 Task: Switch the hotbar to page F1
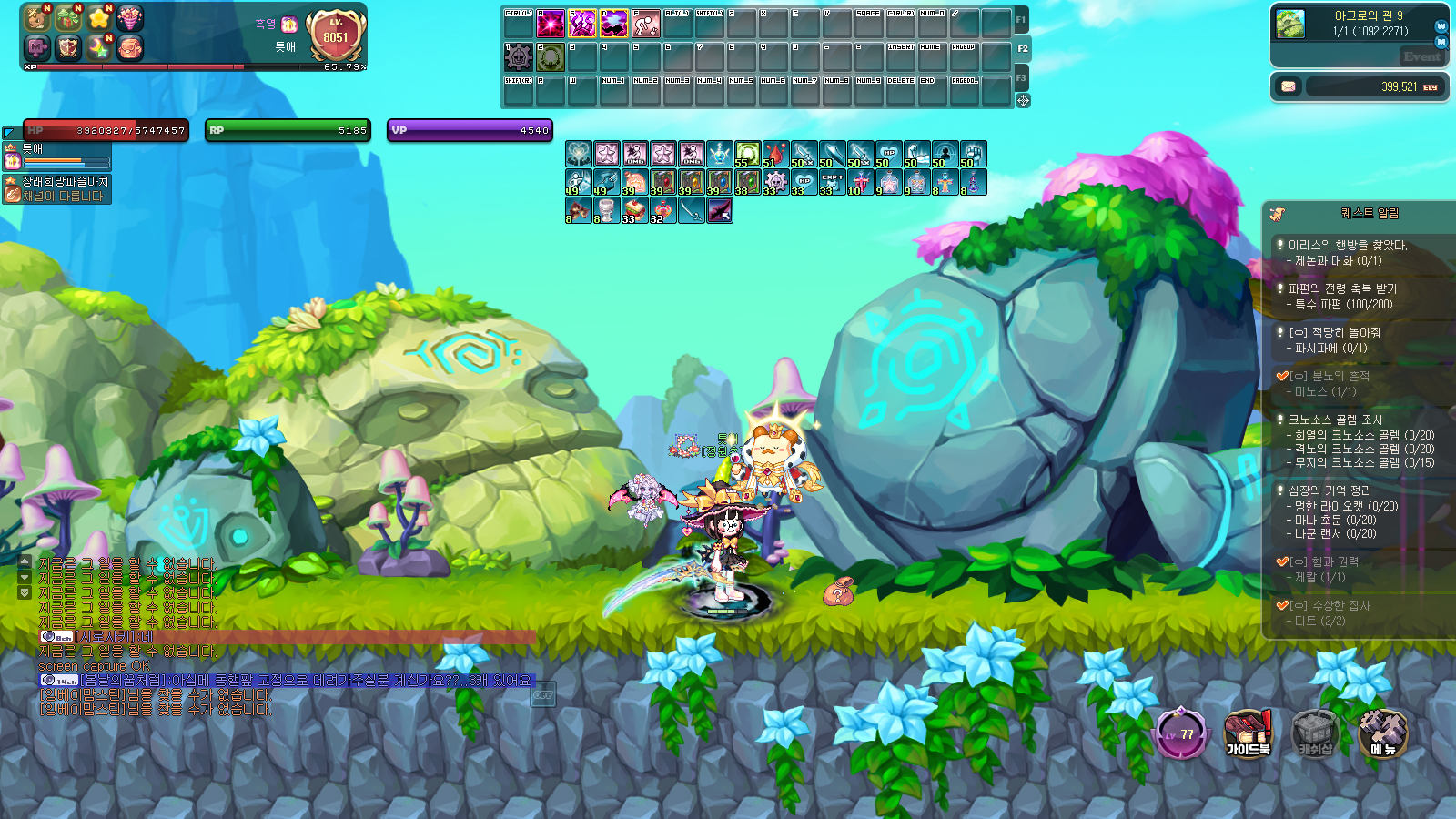tap(1021, 19)
